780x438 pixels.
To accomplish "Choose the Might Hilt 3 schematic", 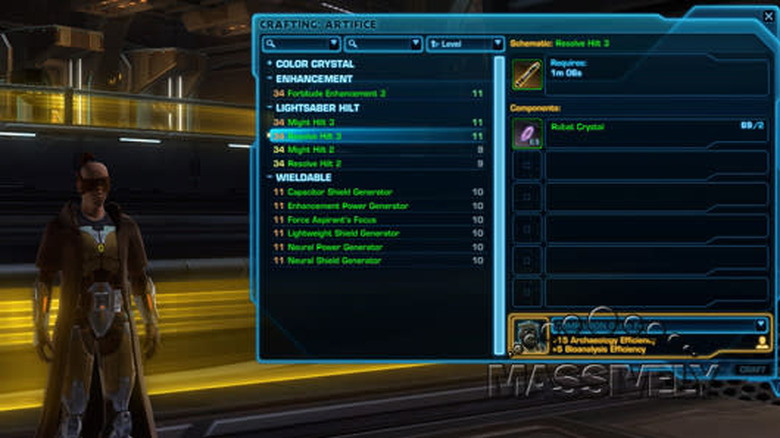I will (x=310, y=121).
